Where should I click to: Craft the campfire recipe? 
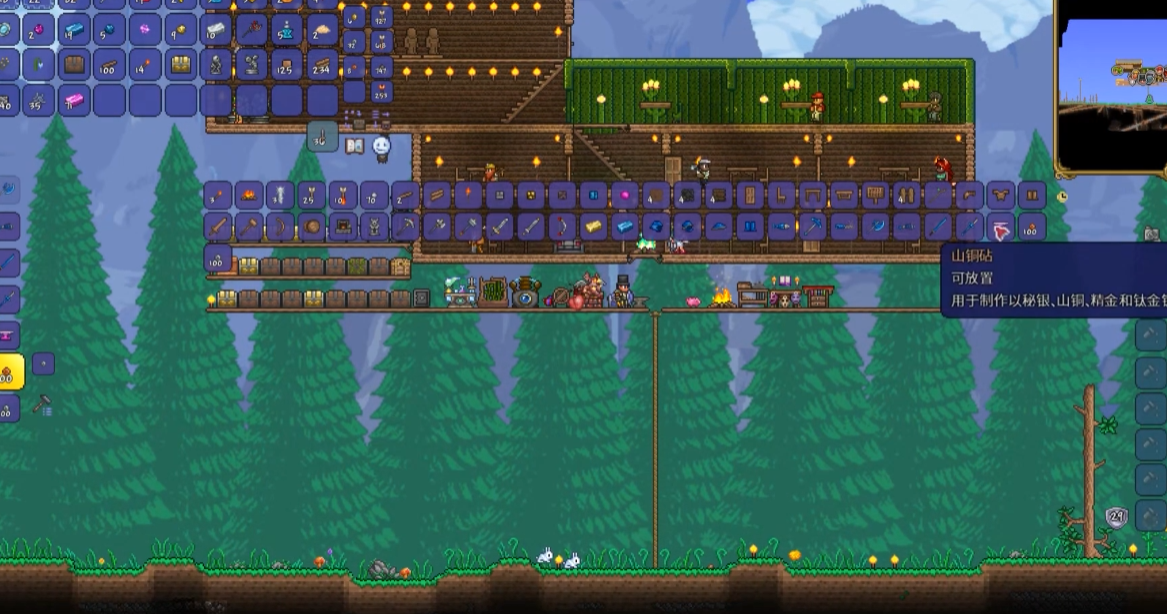249,195
